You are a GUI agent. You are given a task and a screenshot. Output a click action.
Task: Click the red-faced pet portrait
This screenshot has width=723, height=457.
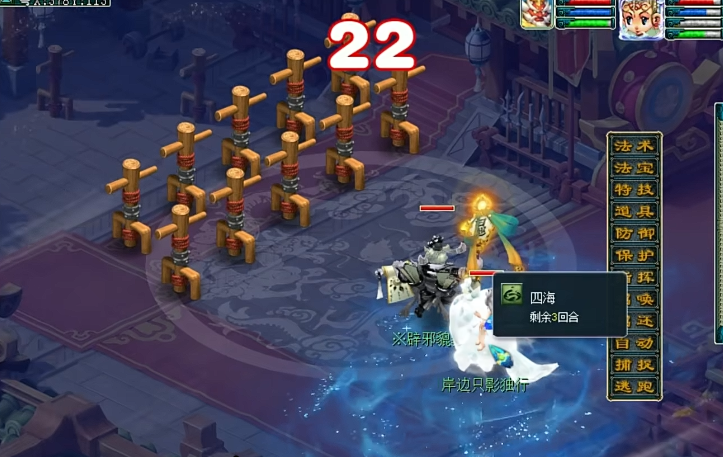coord(537,15)
